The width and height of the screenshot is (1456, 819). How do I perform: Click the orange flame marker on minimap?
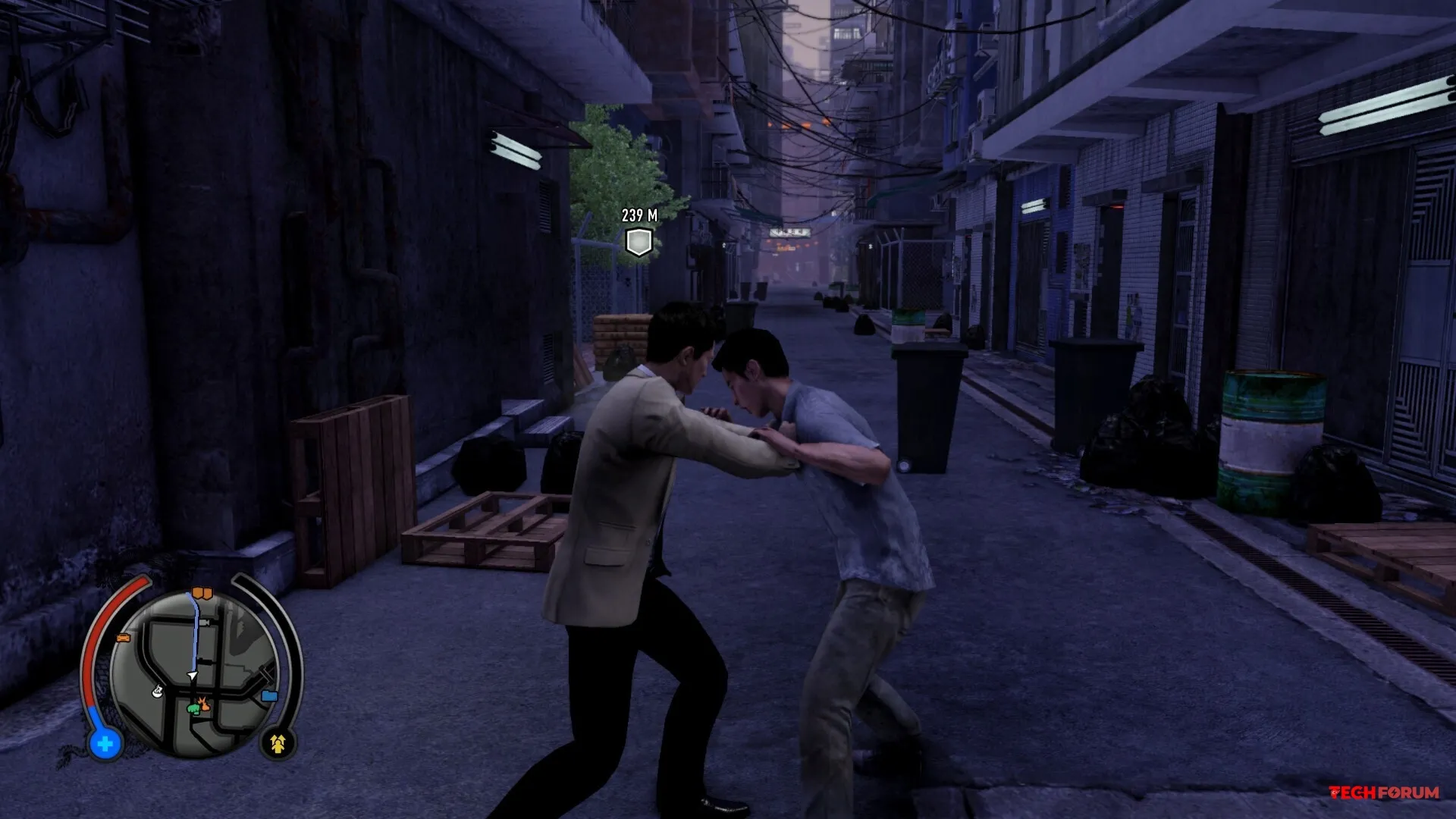pyautogui.click(x=205, y=705)
